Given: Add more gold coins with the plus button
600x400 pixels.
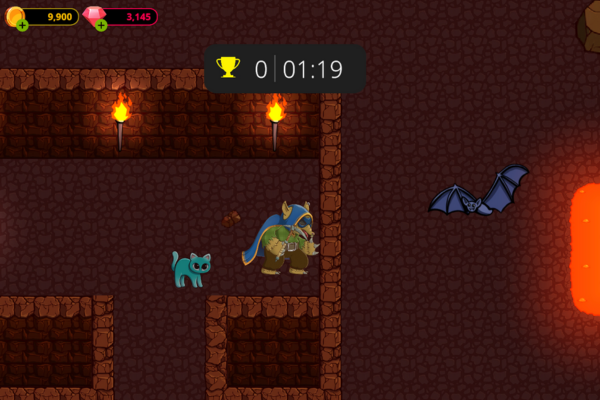Looking at the screenshot, I should (x=22, y=25).
